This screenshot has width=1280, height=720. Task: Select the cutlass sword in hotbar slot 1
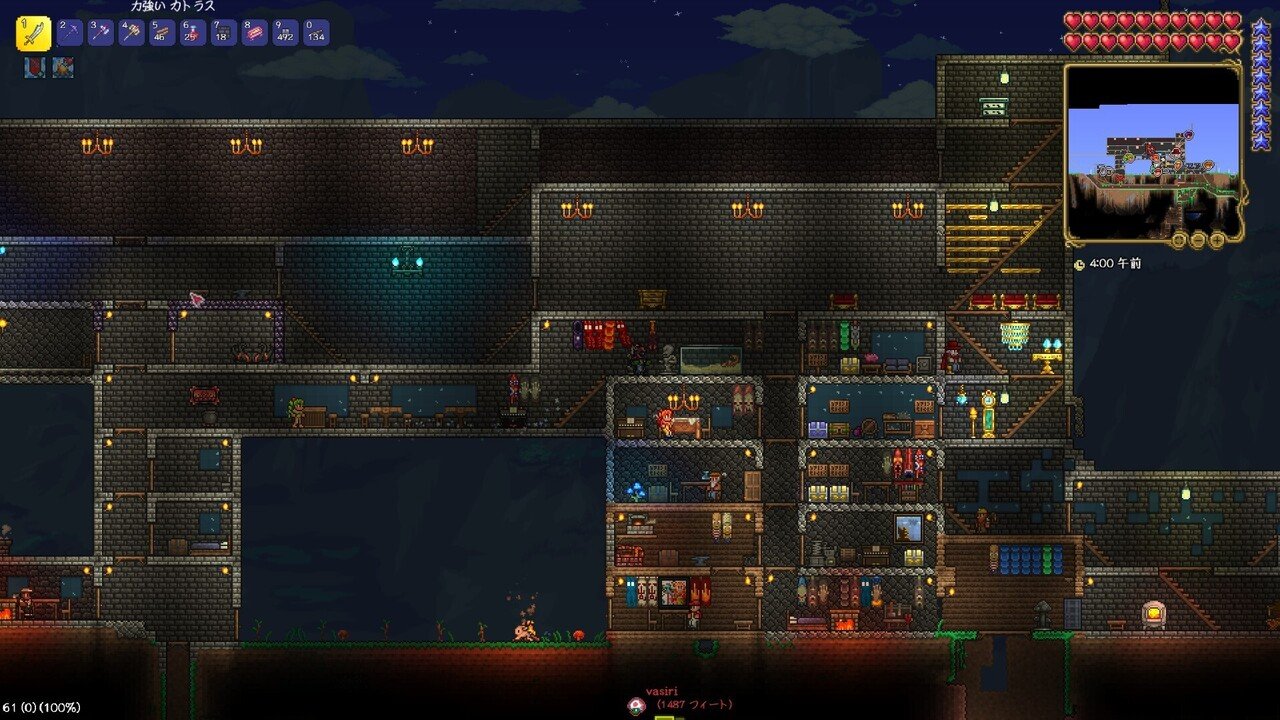(x=33, y=34)
